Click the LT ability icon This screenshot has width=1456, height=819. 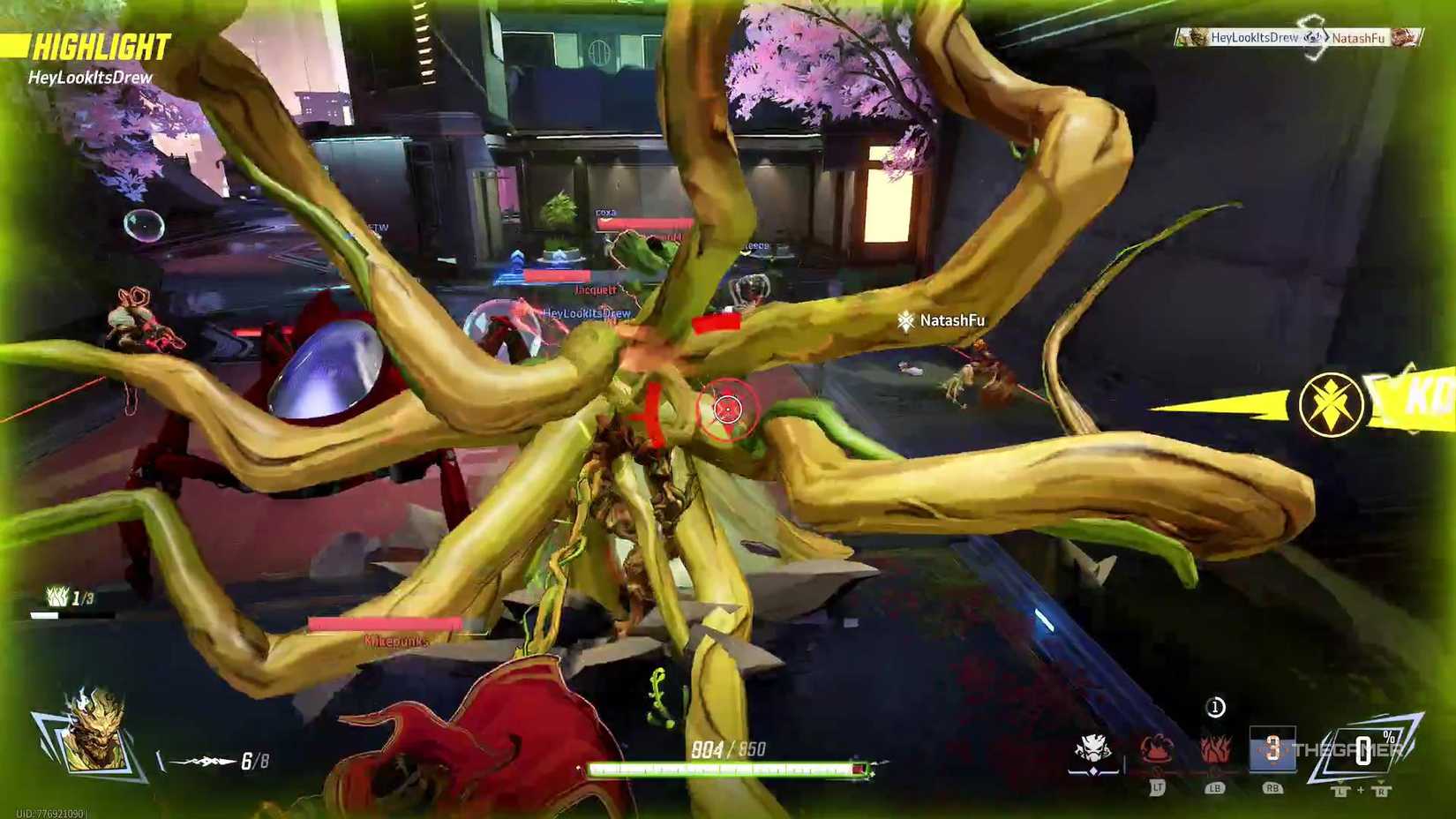pos(1156,748)
